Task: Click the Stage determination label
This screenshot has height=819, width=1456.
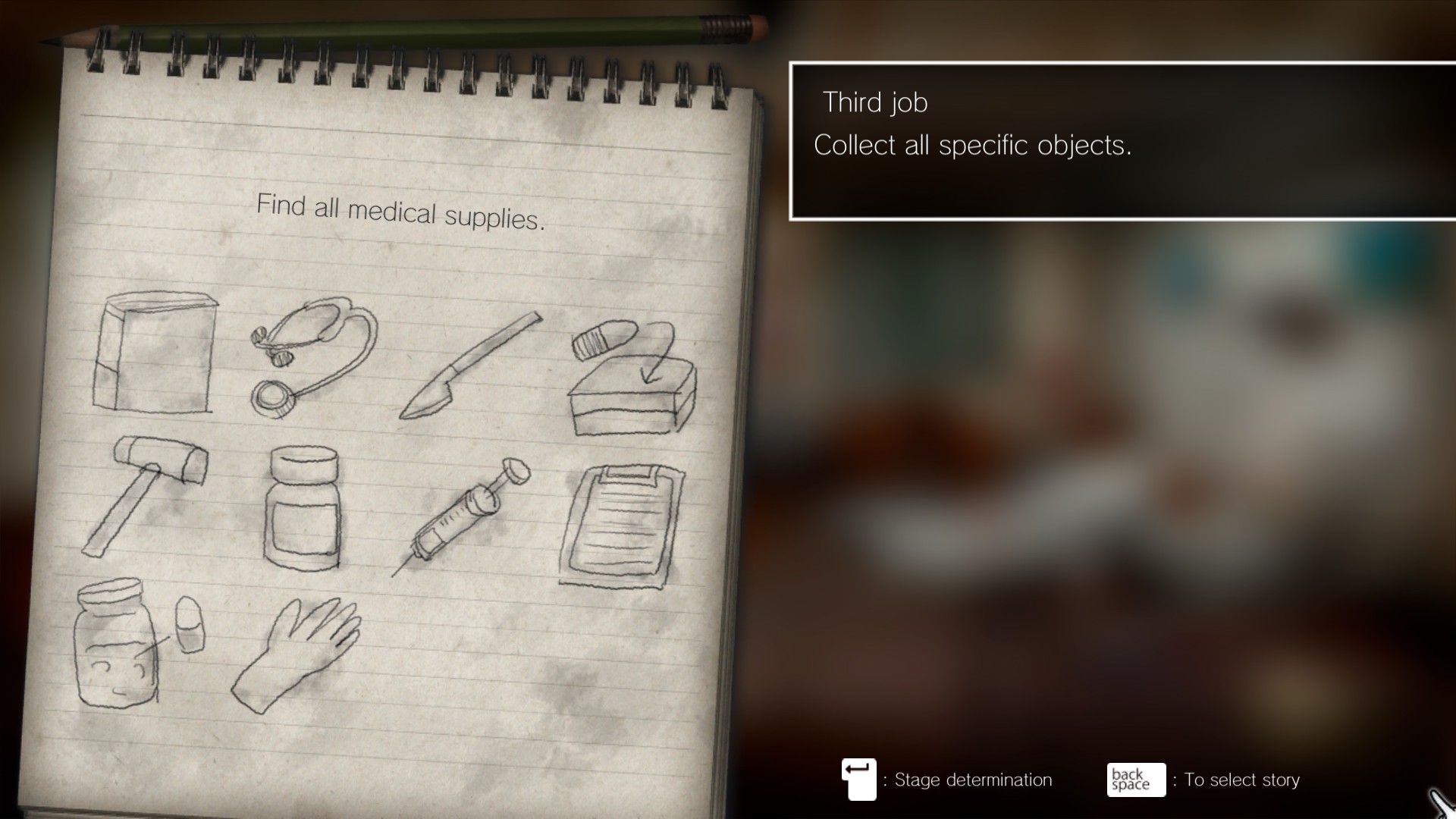Action: [972, 780]
